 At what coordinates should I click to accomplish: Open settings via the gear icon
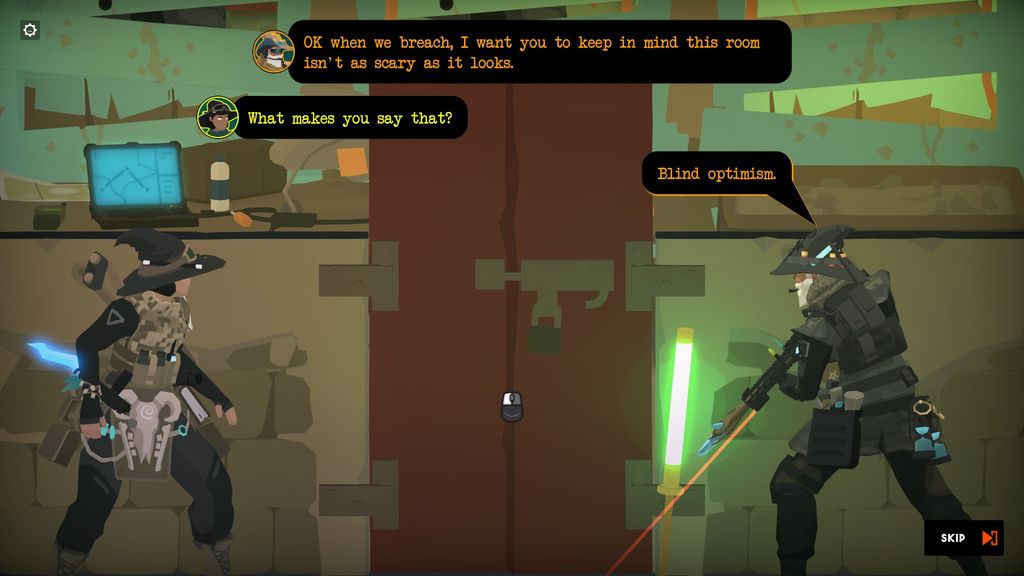click(x=30, y=30)
